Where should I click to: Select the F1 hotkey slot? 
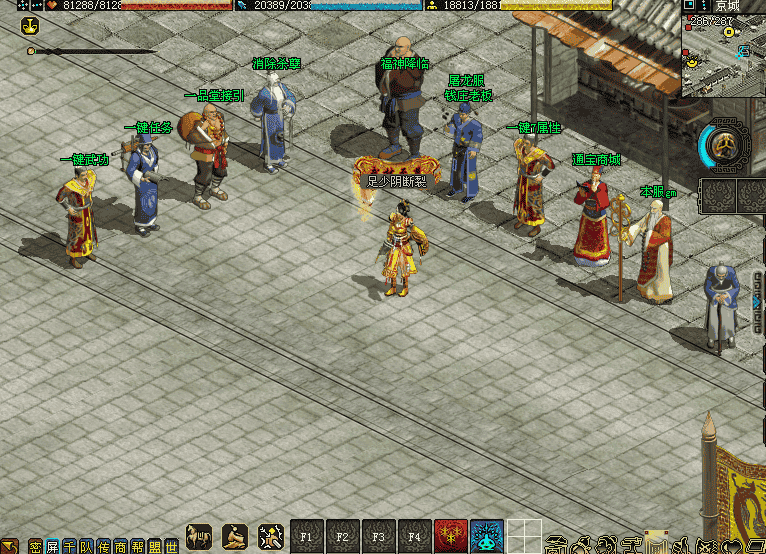click(306, 537)
